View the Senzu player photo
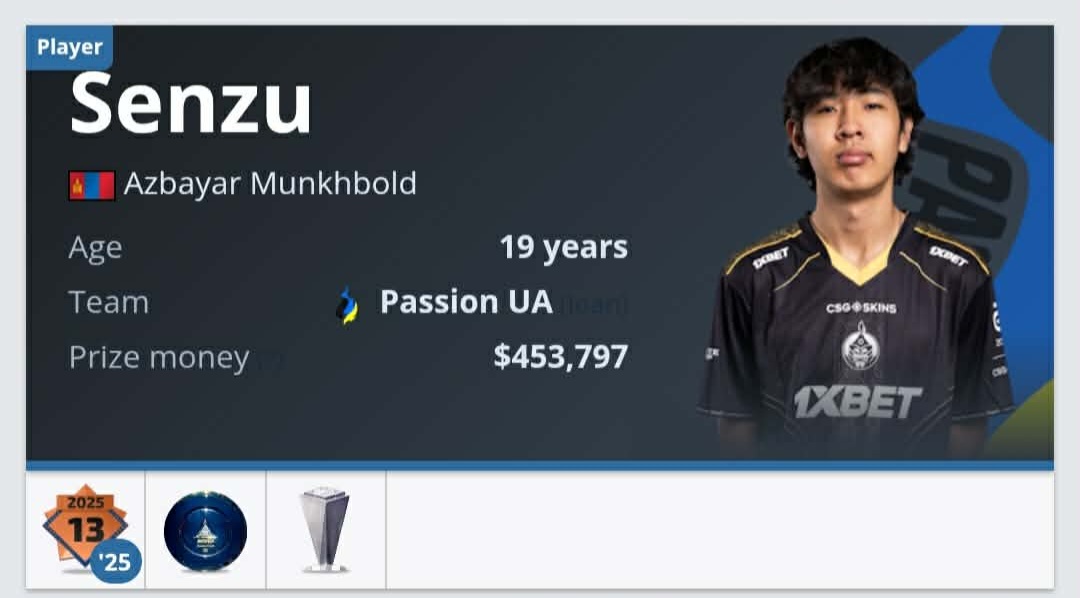1080x598 pixels. click(x=856, y=250)
